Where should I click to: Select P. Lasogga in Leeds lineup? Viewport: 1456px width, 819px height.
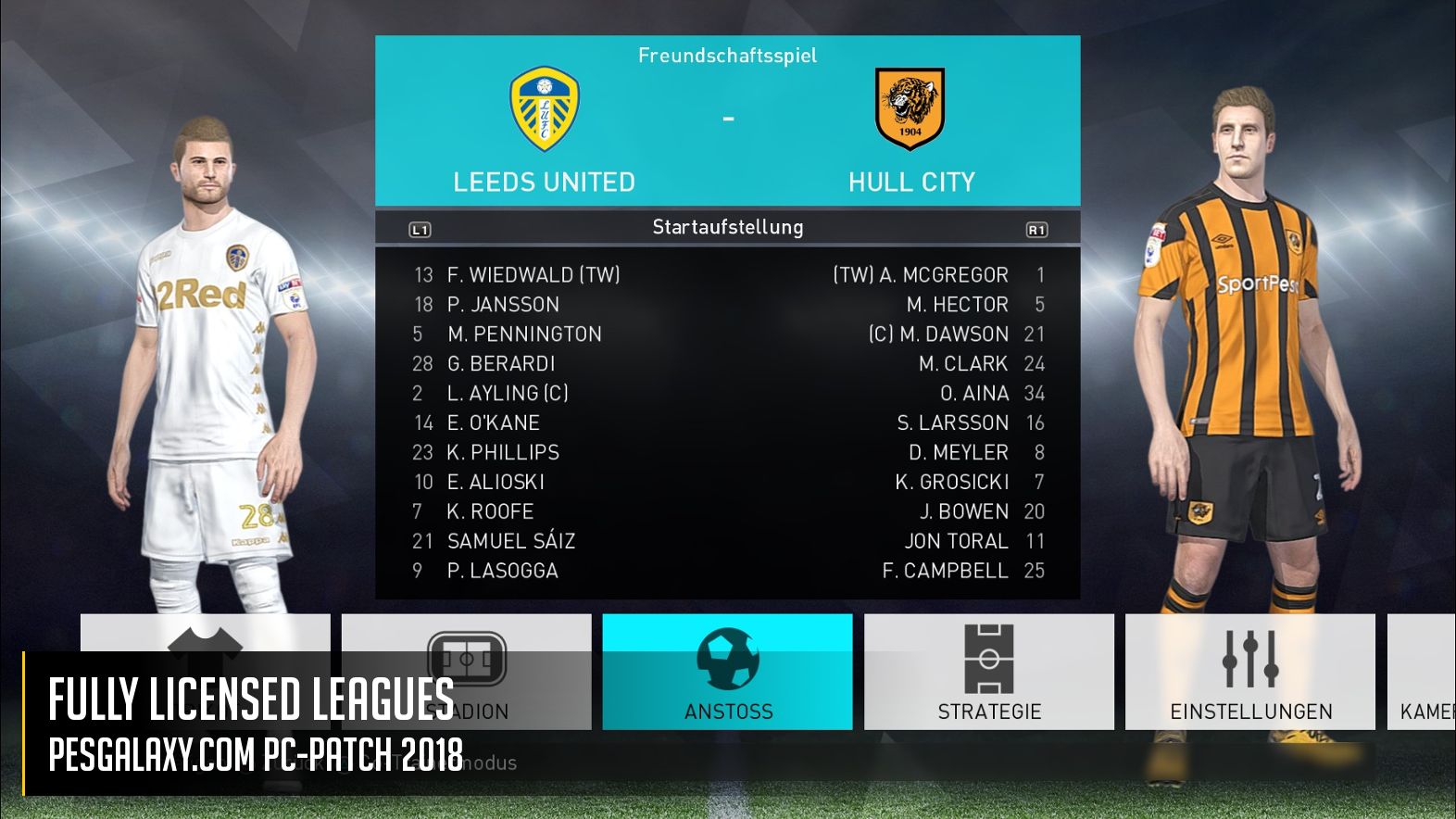coord(502,571)
